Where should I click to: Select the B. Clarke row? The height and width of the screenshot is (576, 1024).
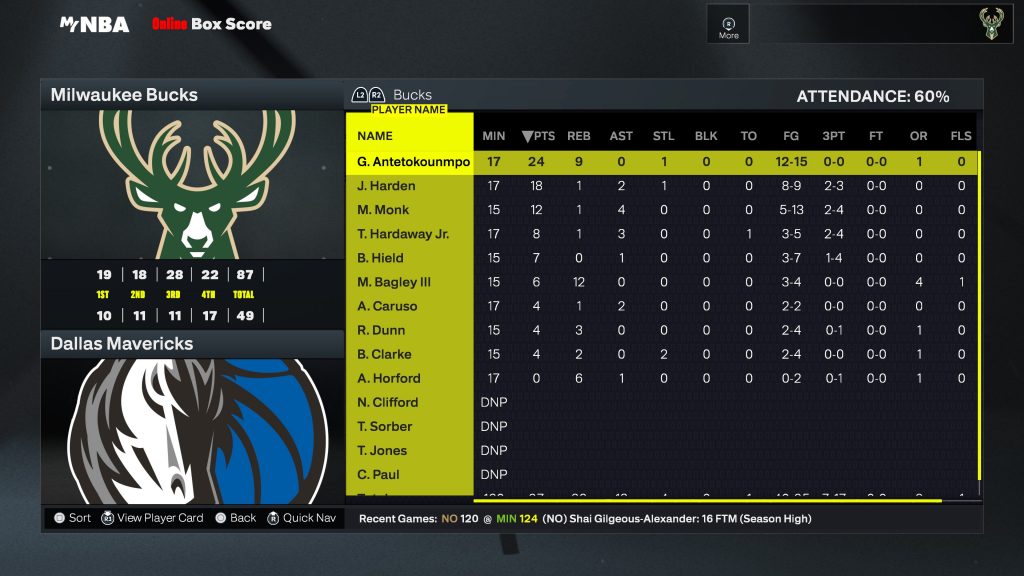(x=384, y=354)
